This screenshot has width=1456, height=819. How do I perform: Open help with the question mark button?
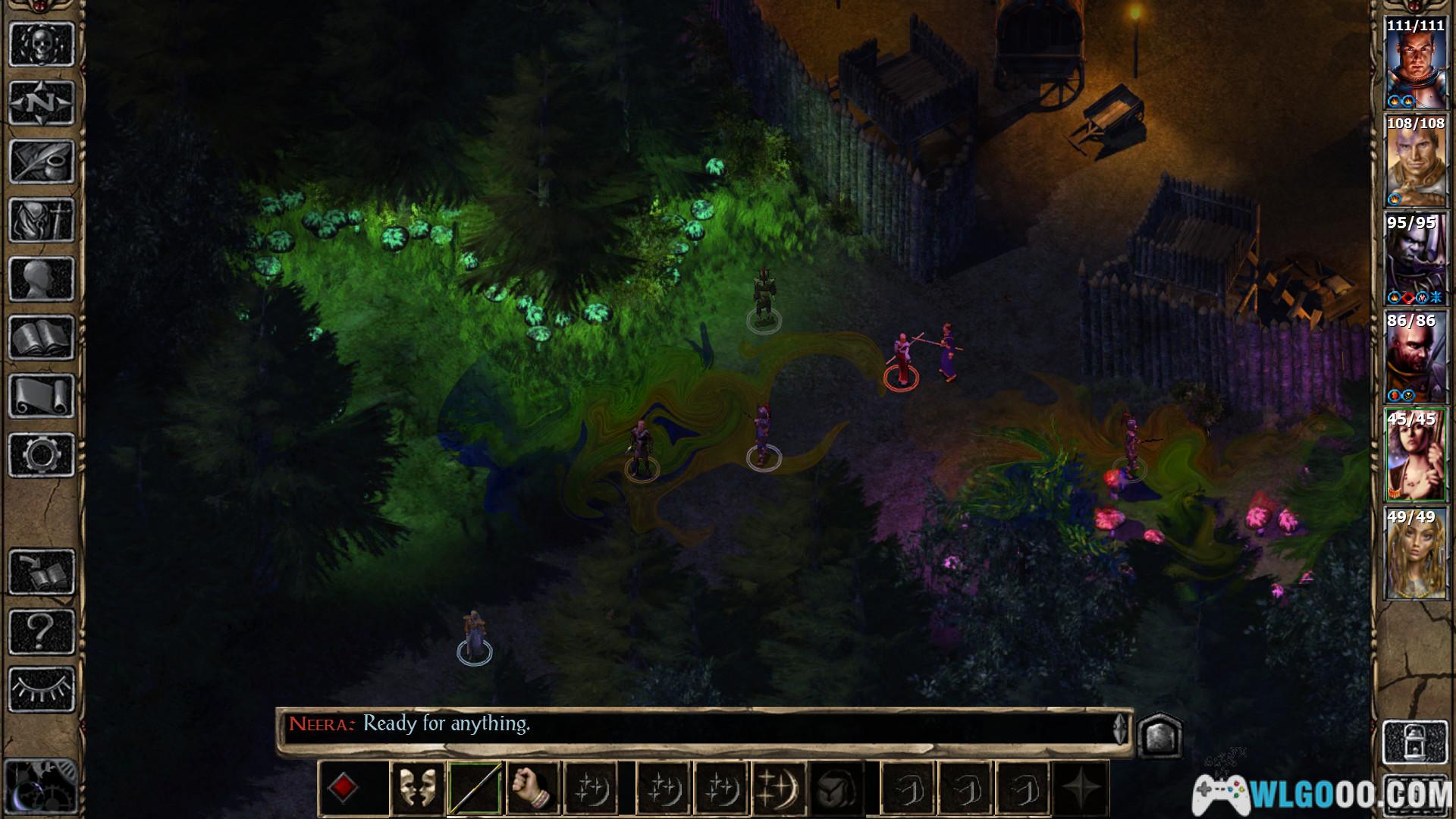pyautogui.click(x=42, y=631)
